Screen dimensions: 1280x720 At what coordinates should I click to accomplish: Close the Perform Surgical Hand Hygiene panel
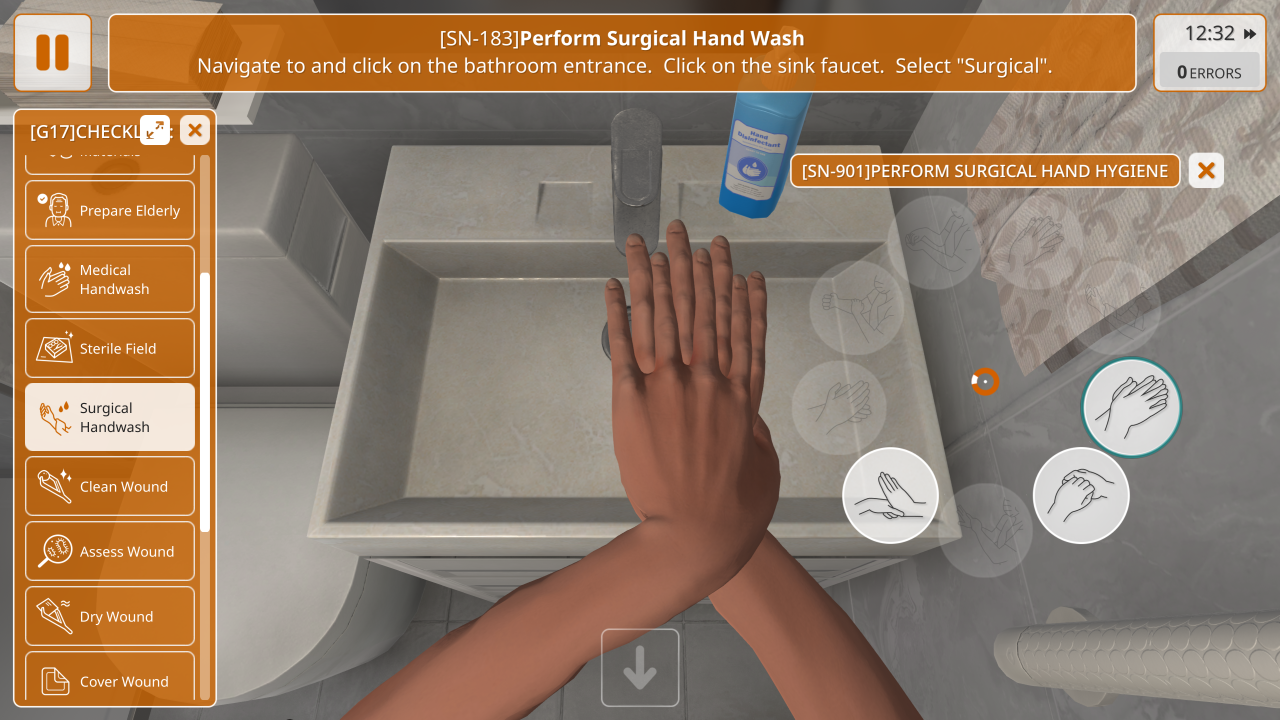(x=1206, y=171)
